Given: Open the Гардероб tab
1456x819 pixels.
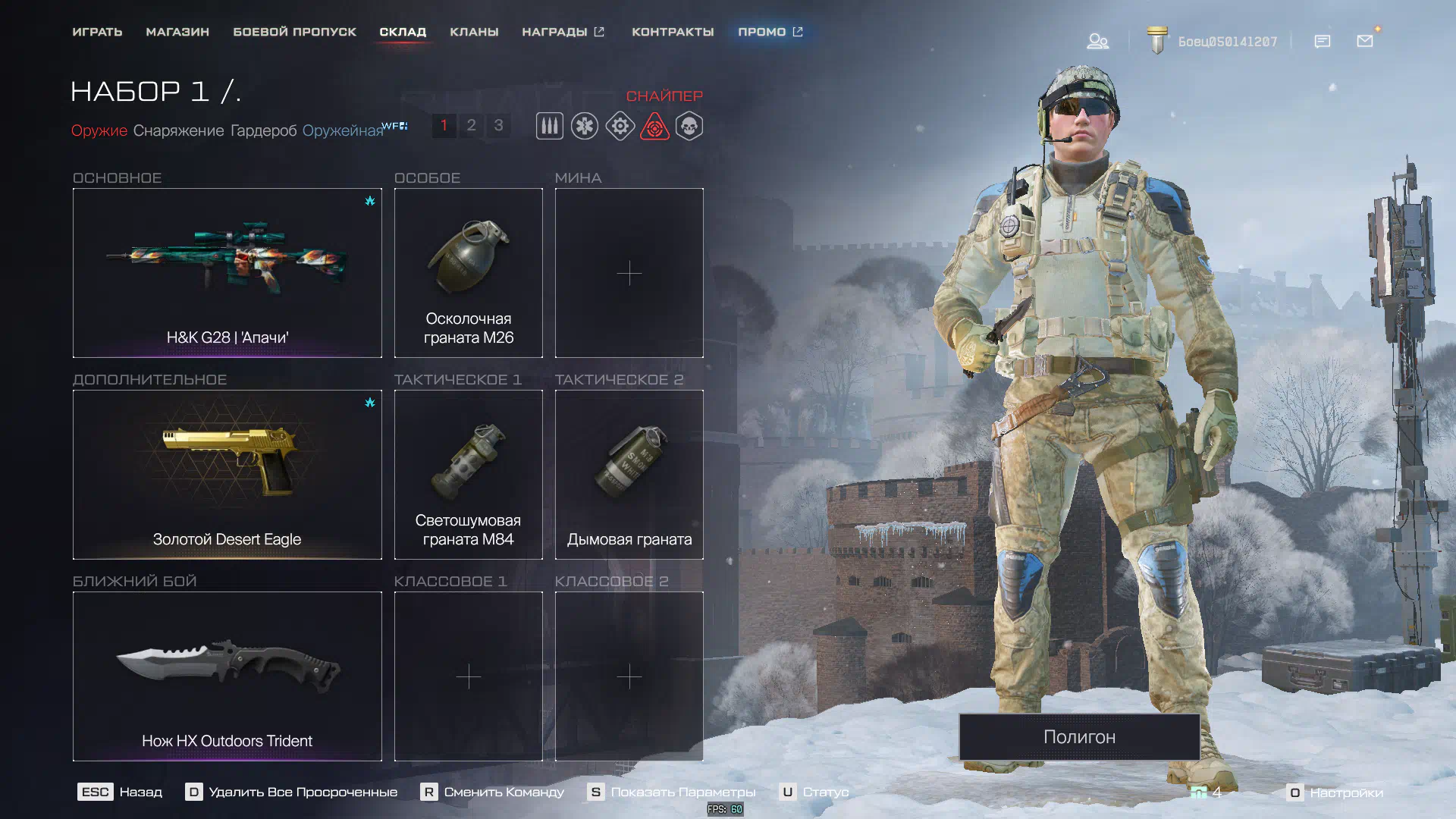Looking at the screenshot, I should pyautogui.click(x=263, y=130).
